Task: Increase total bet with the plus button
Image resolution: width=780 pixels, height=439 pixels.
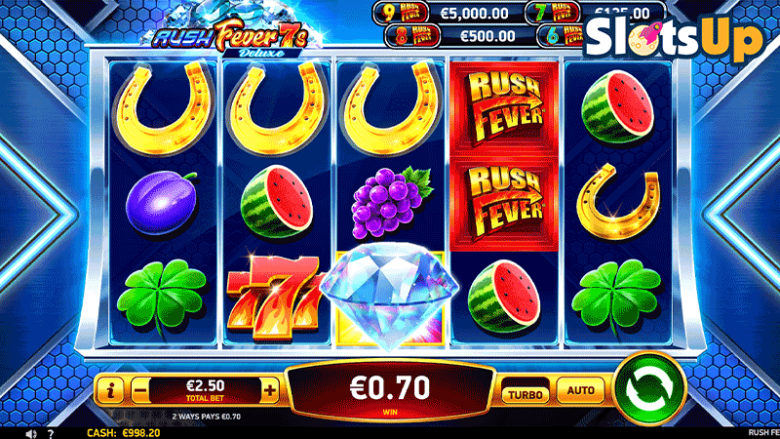Action: tap(270, 390)
